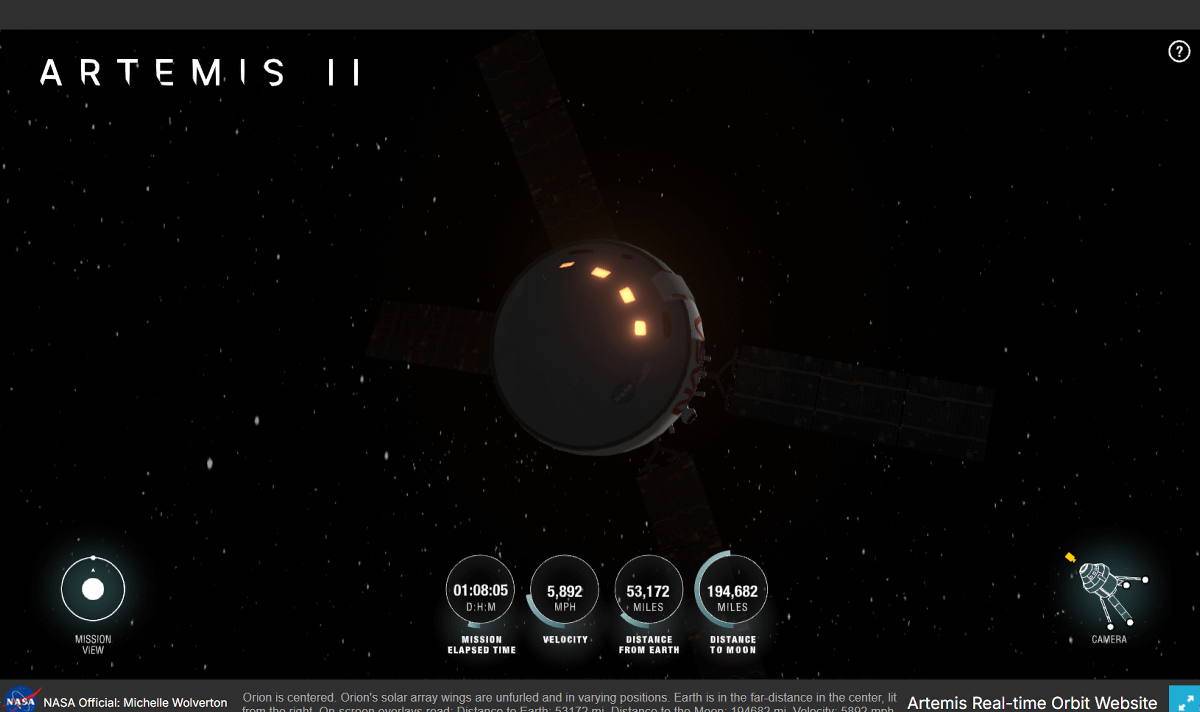Select the Distance To Moon dial
The height and width of the screenshot is (712, 1200).
click(733, 591)
